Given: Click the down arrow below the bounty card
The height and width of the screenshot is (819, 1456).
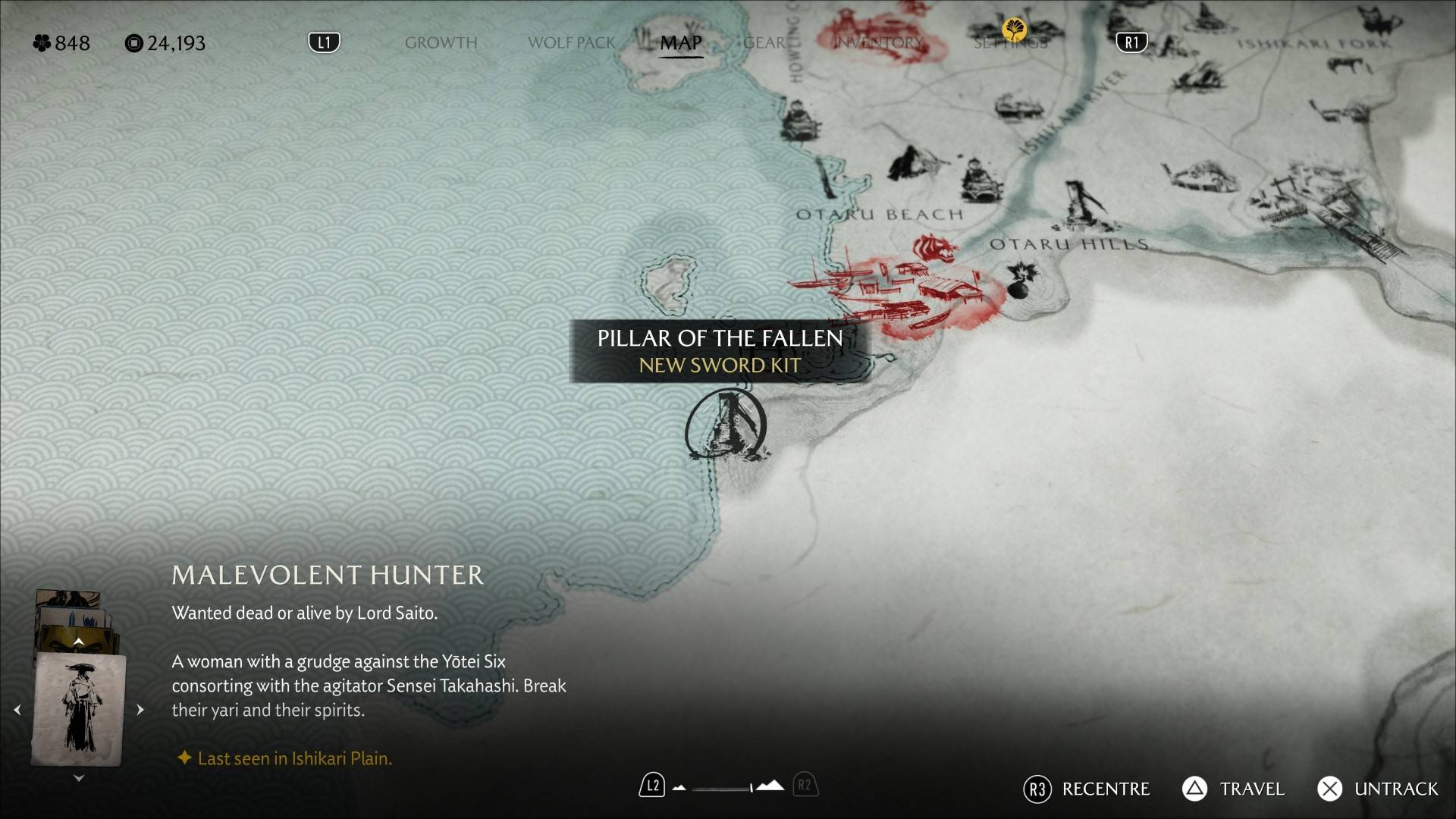Looking at the screenshot, I should click(78, 778).
